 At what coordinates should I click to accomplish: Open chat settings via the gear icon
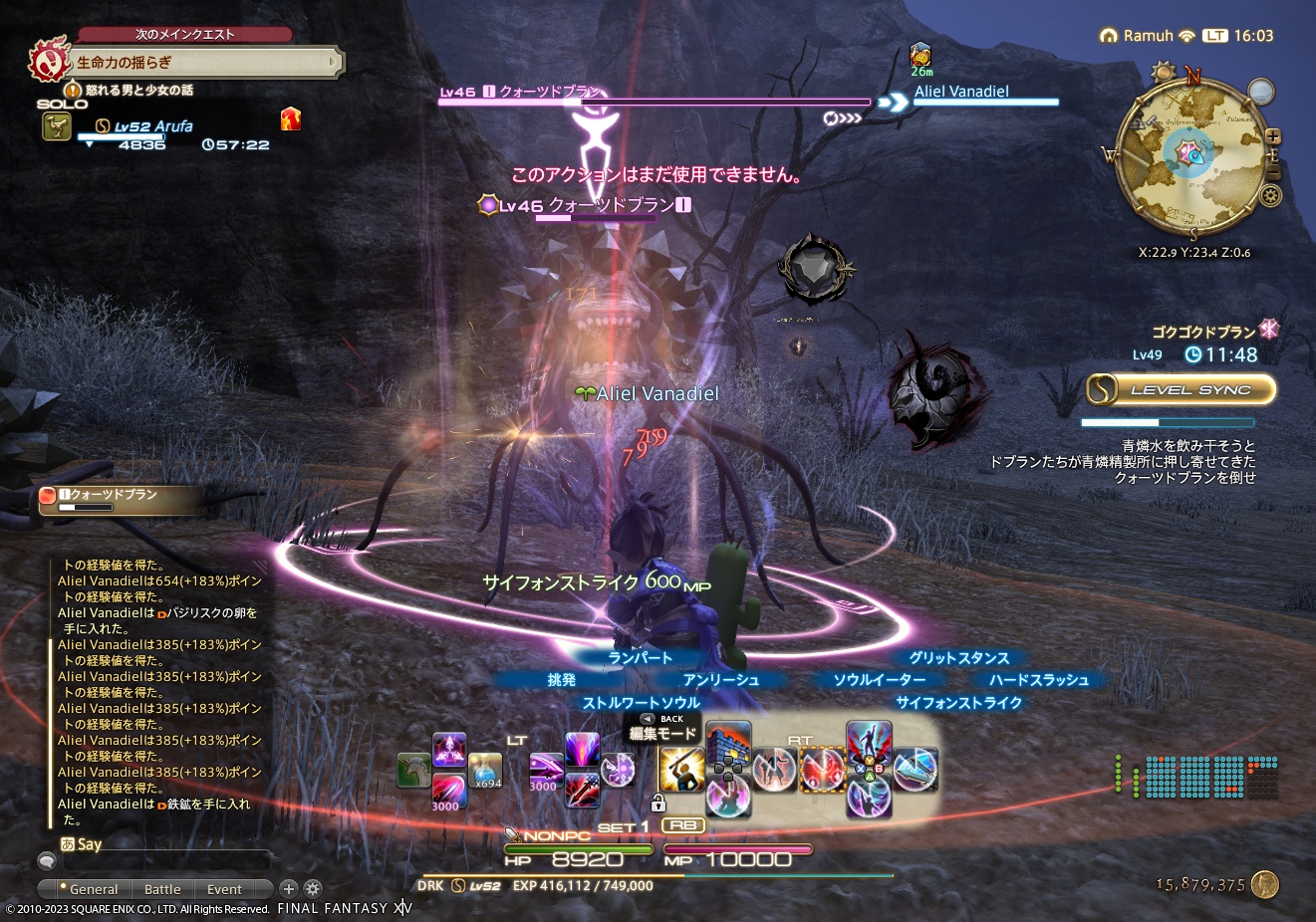(x=313, y=888)
